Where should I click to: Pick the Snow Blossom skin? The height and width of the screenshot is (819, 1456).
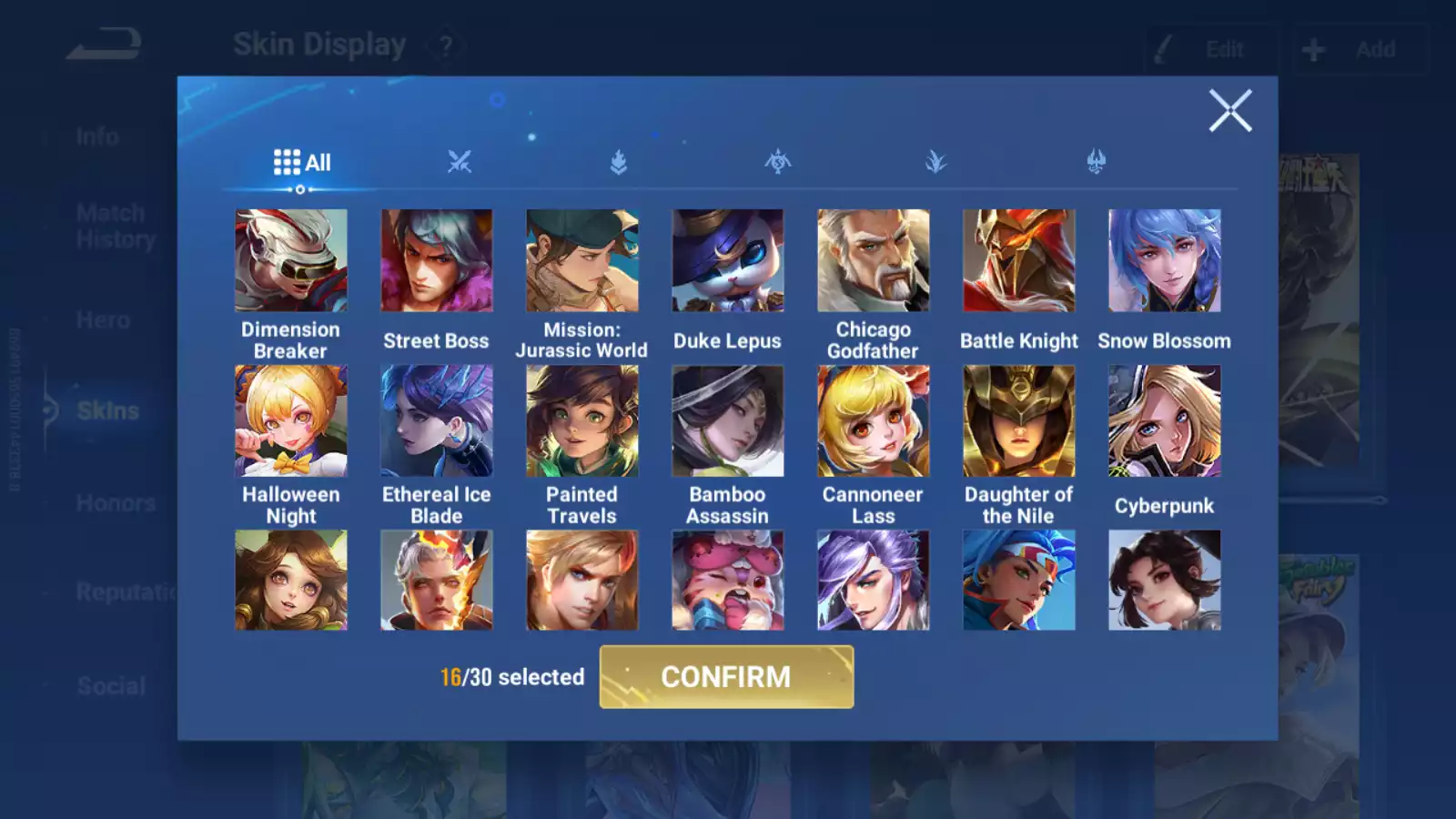(1165, 261)
